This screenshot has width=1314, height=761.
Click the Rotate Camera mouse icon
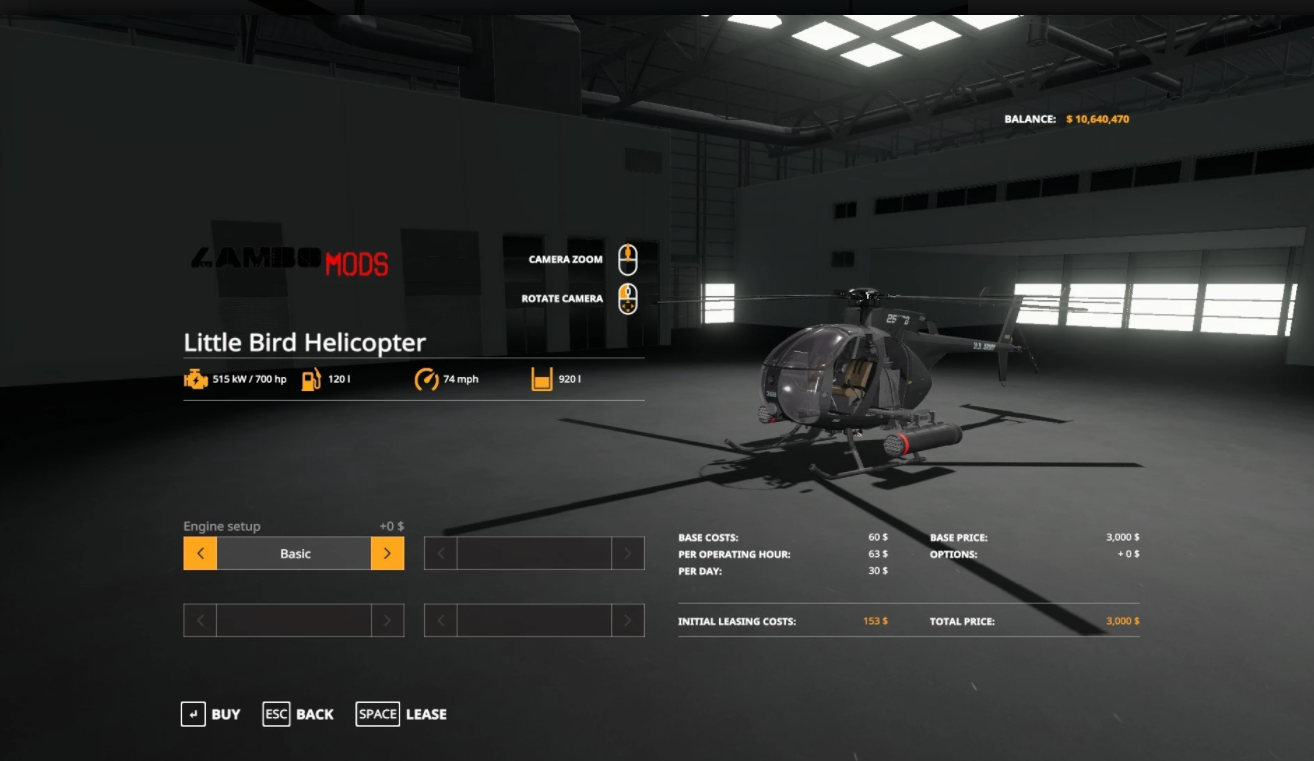coord(627,297)
